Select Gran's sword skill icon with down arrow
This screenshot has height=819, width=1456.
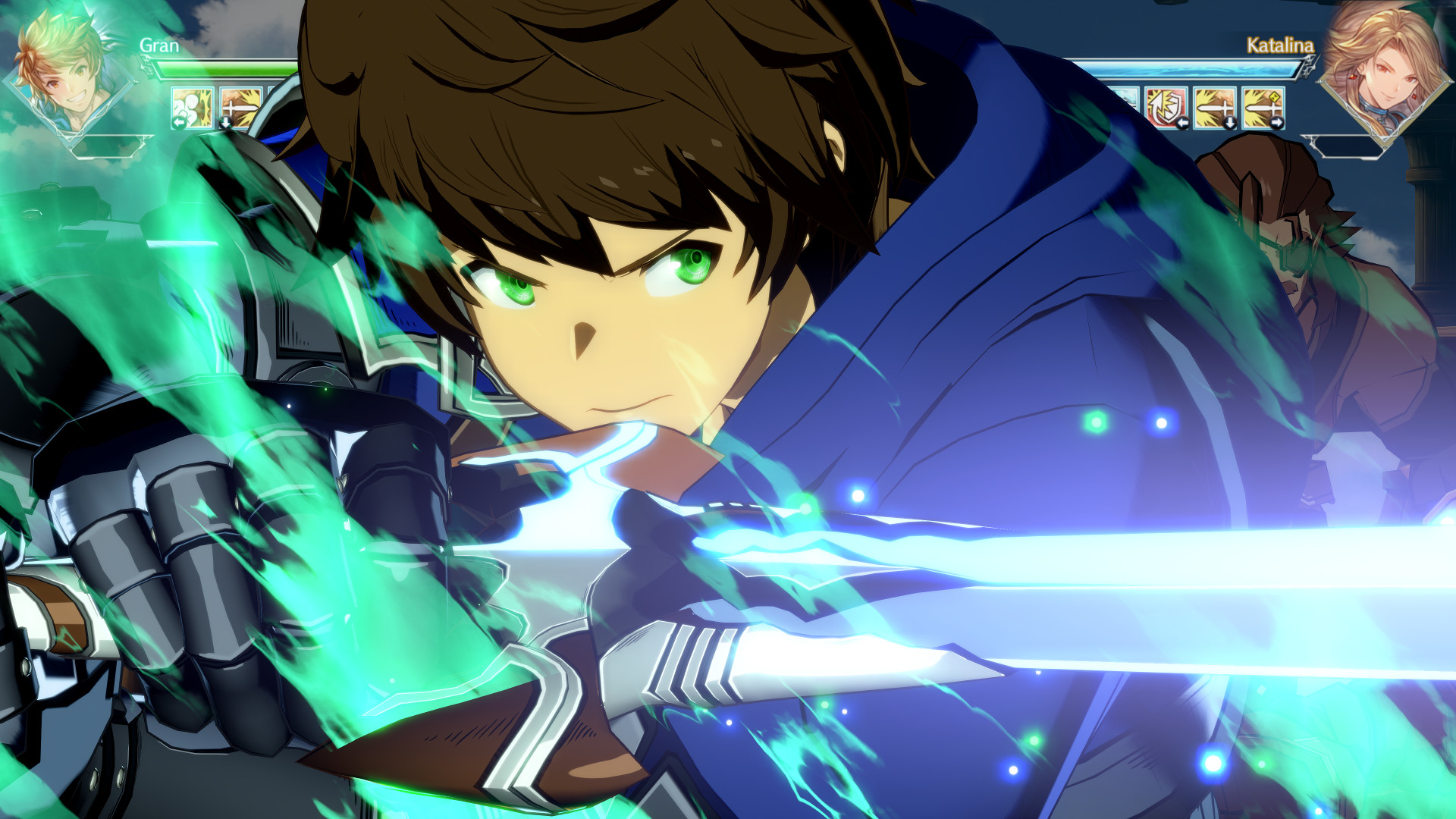pos(239,107)
